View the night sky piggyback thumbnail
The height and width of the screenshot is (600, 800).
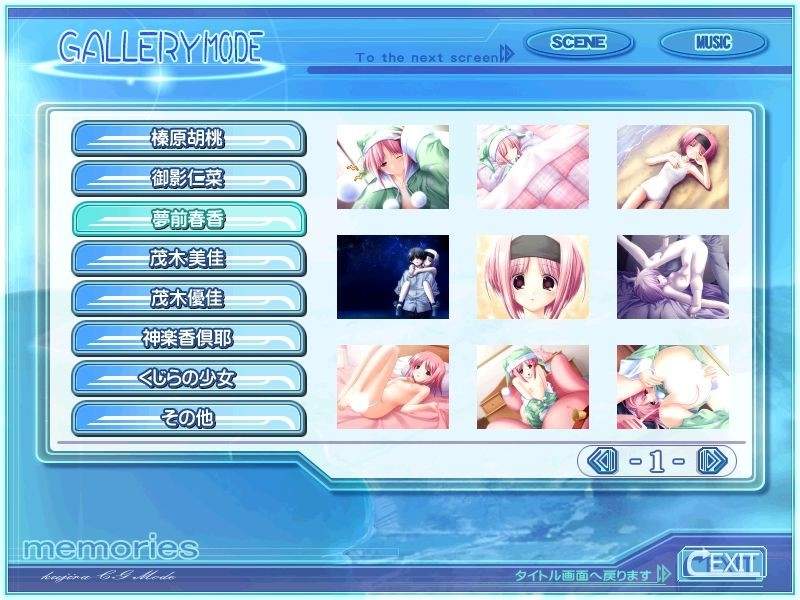393,277
